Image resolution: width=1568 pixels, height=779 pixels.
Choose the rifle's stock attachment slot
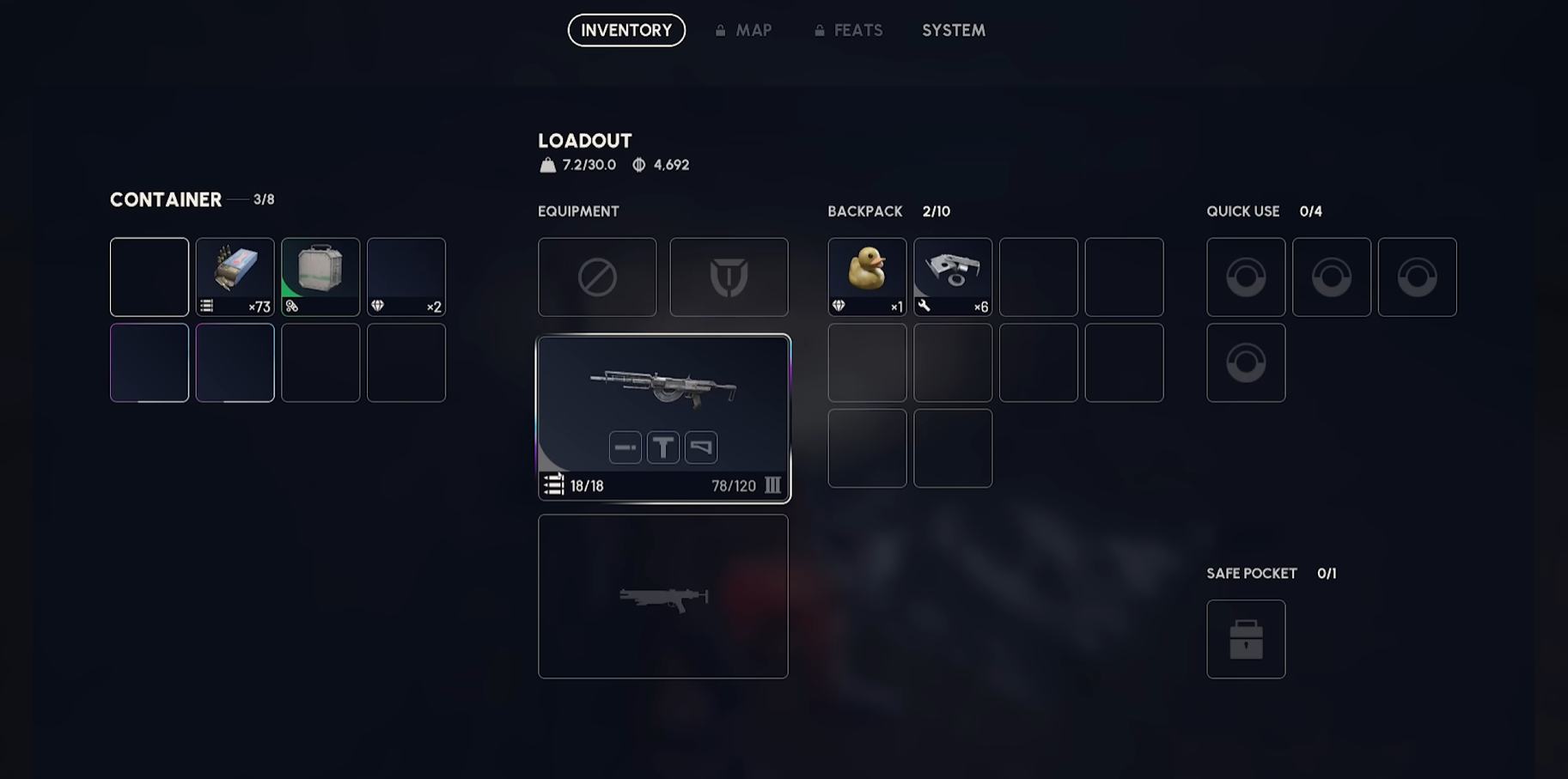(x=701, y=447)
